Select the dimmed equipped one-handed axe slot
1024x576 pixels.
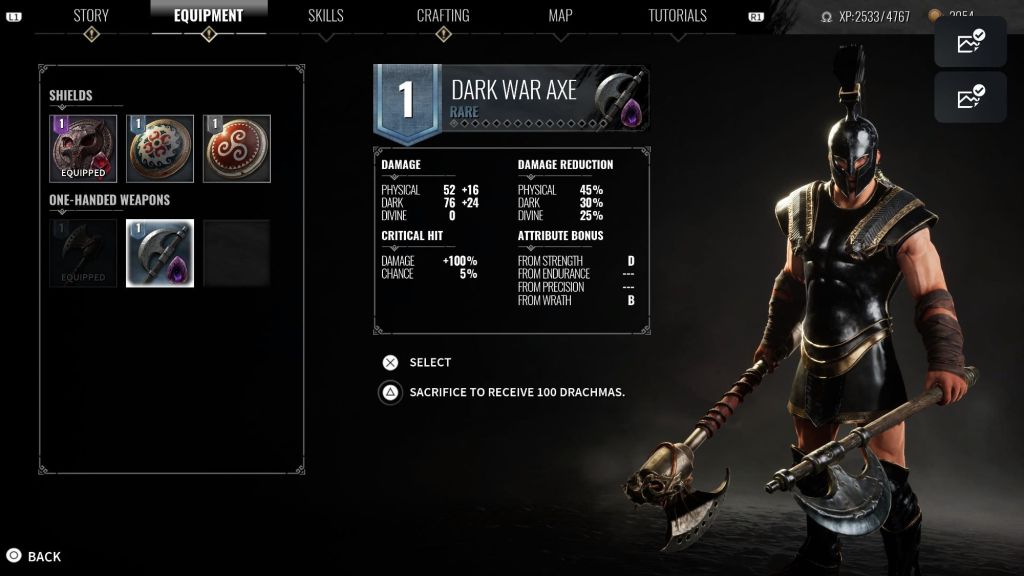click(x=83, y=253)
